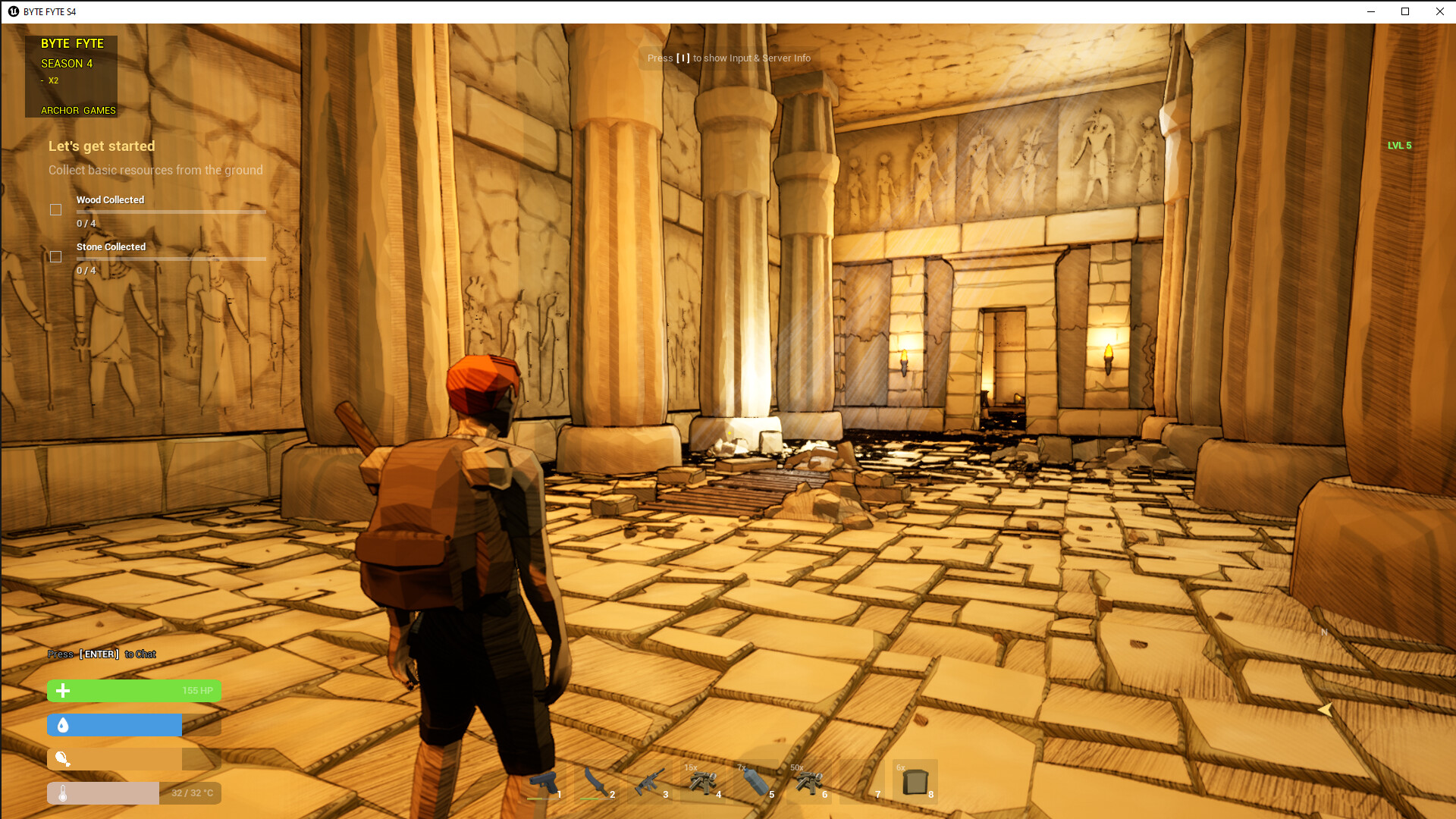Select the assault rifle in slot 3
1456x819 pixels.
(651, 783)
